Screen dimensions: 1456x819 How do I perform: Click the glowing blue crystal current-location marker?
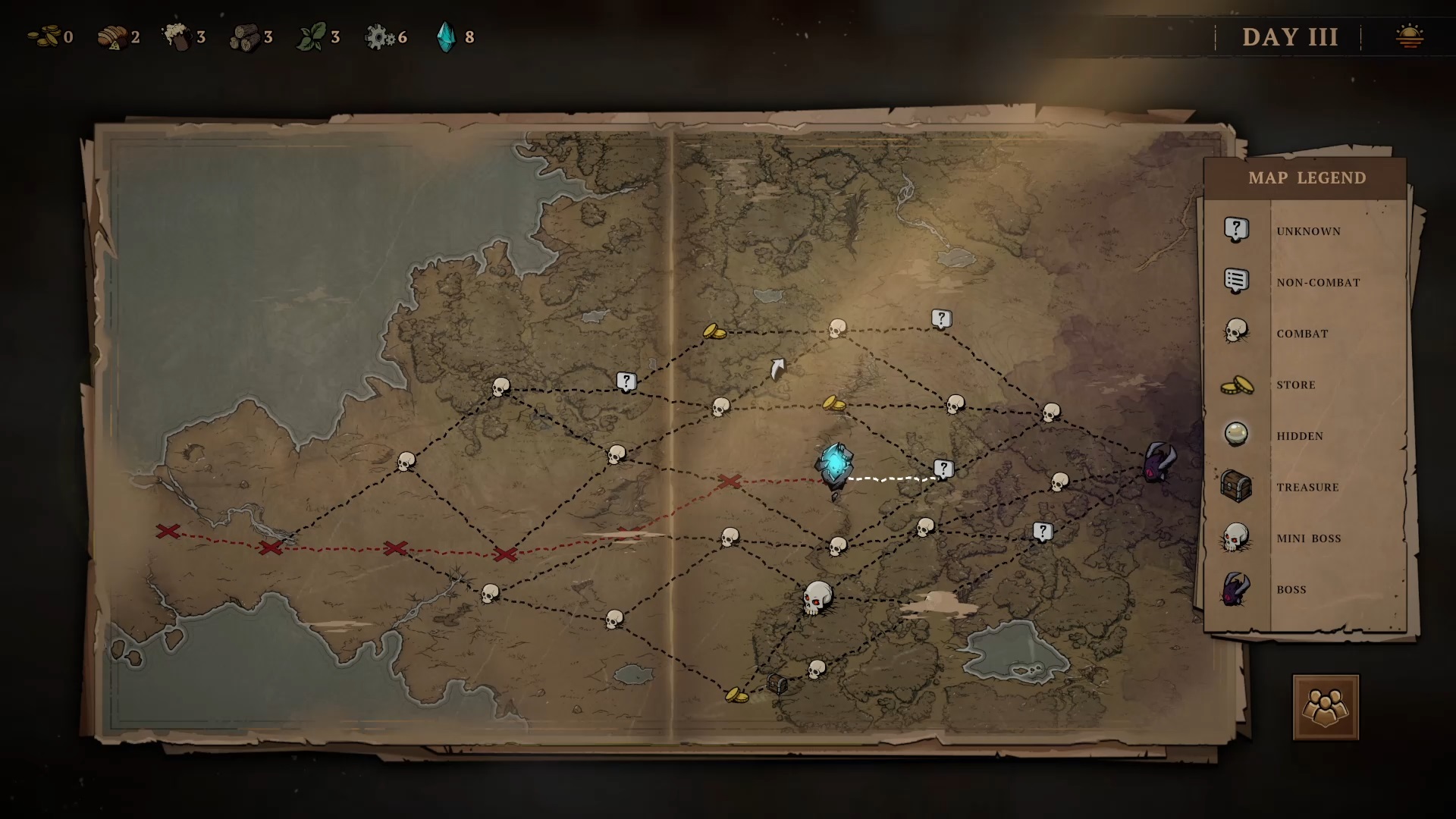(834, 463)
